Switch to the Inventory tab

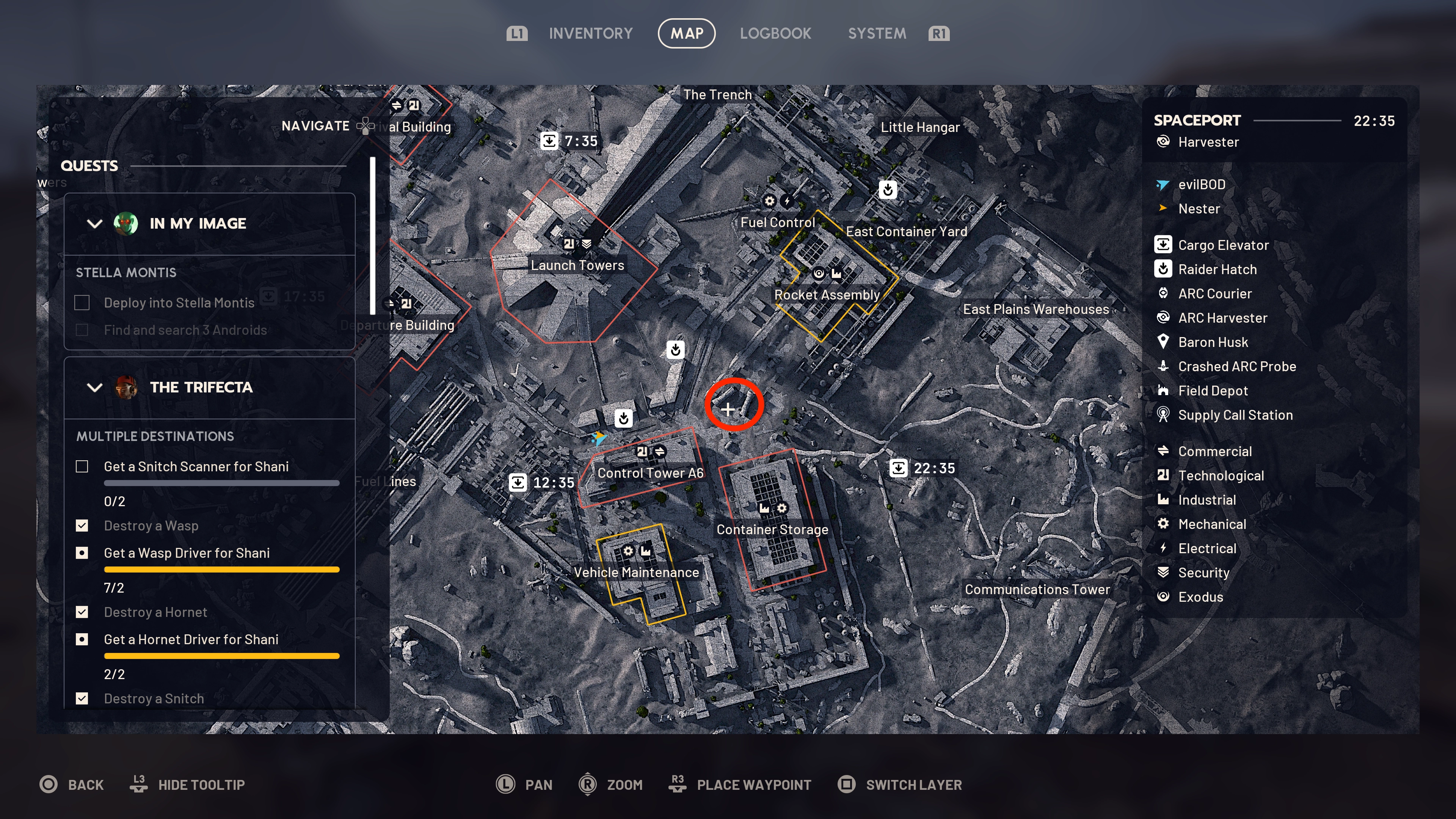click(590, 34)
